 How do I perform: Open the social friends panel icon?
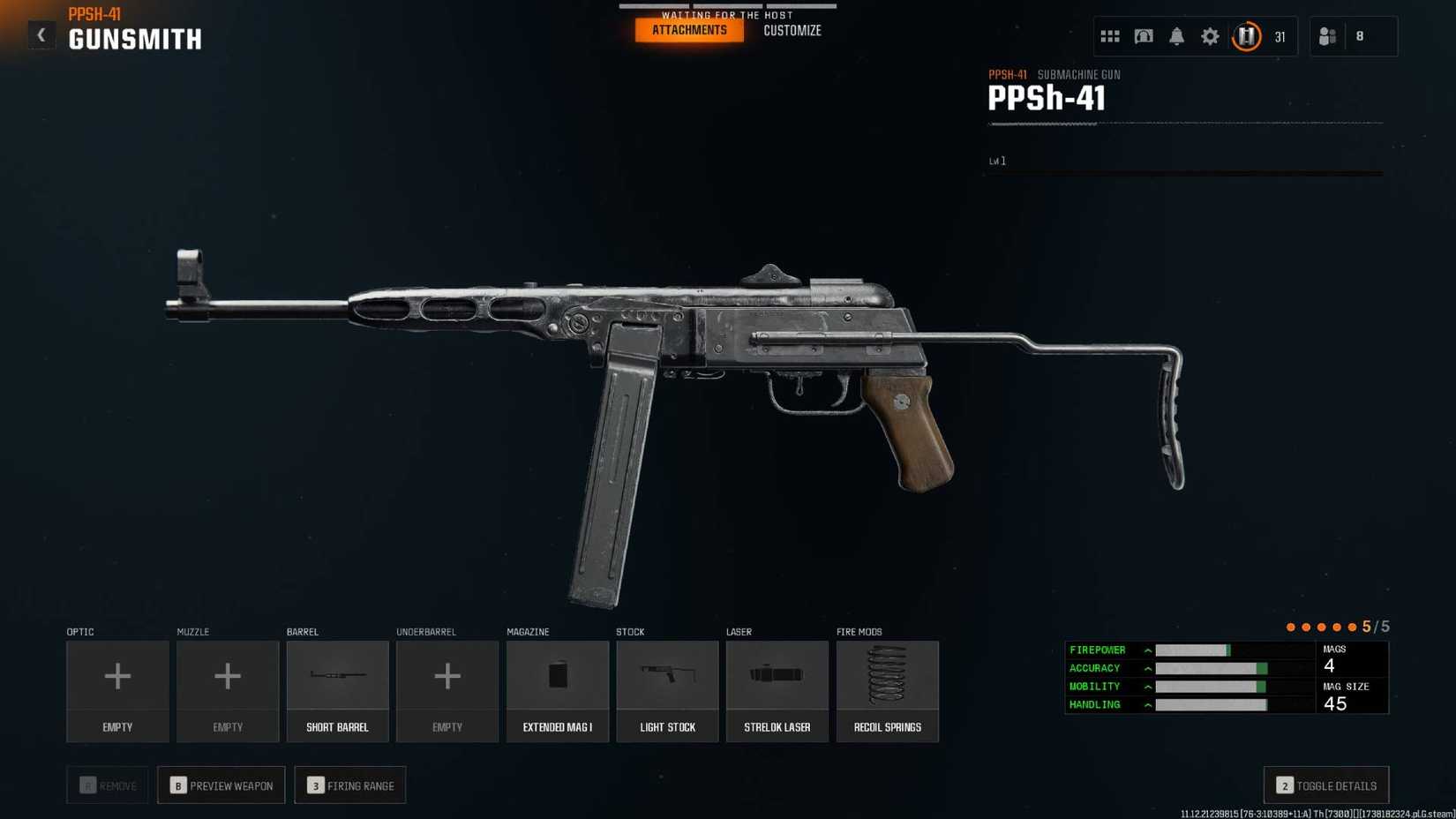pos(1326,36)
